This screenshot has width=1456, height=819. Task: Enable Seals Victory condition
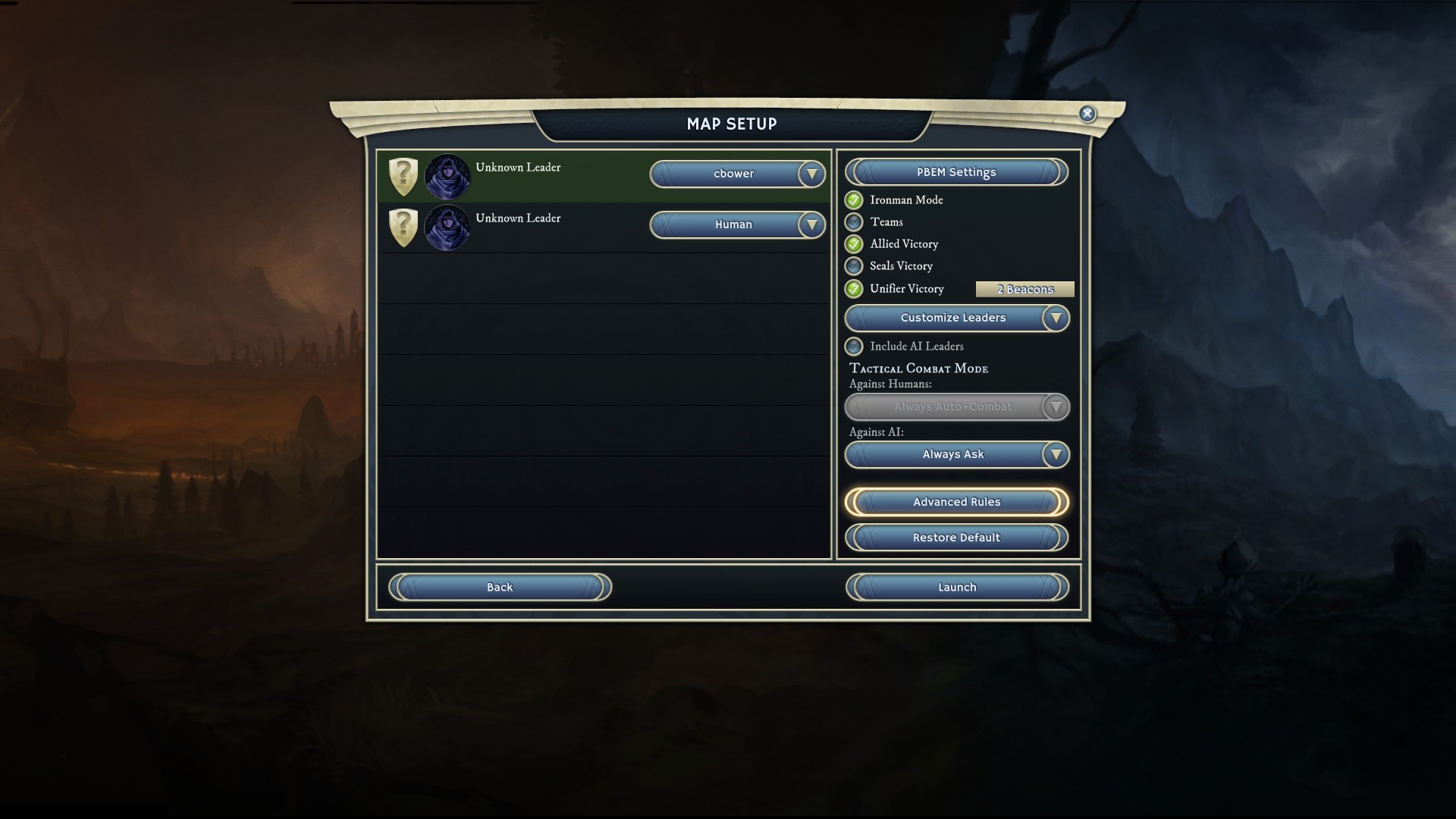pos(854,266)
